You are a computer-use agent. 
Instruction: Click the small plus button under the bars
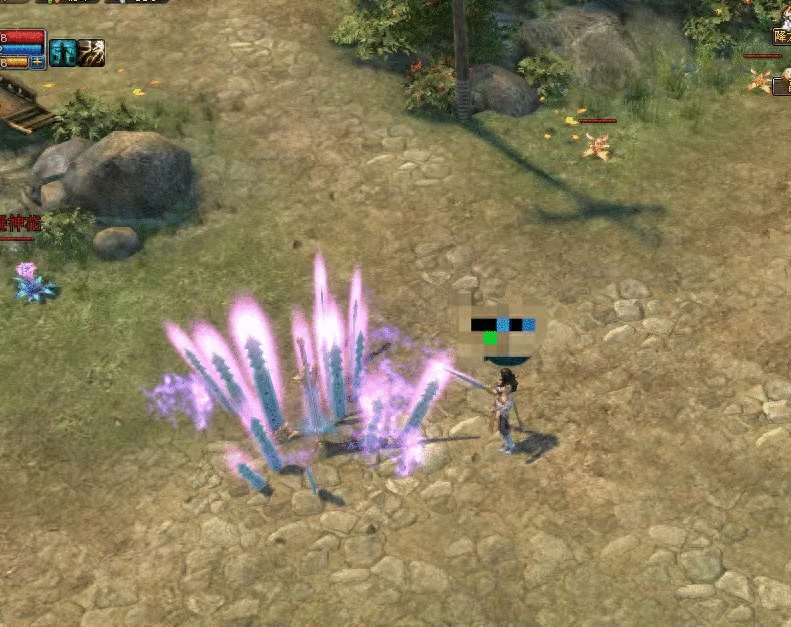(37, 62)
